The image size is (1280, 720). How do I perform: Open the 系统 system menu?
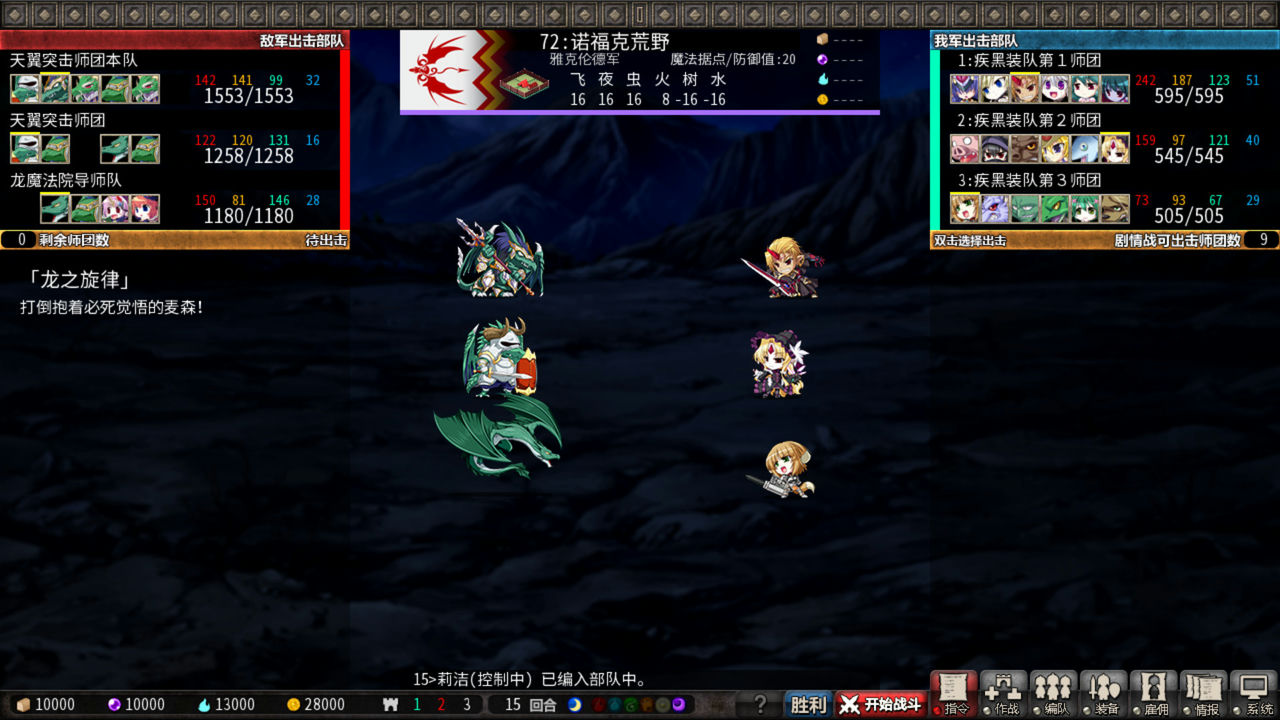point(1253,695)
